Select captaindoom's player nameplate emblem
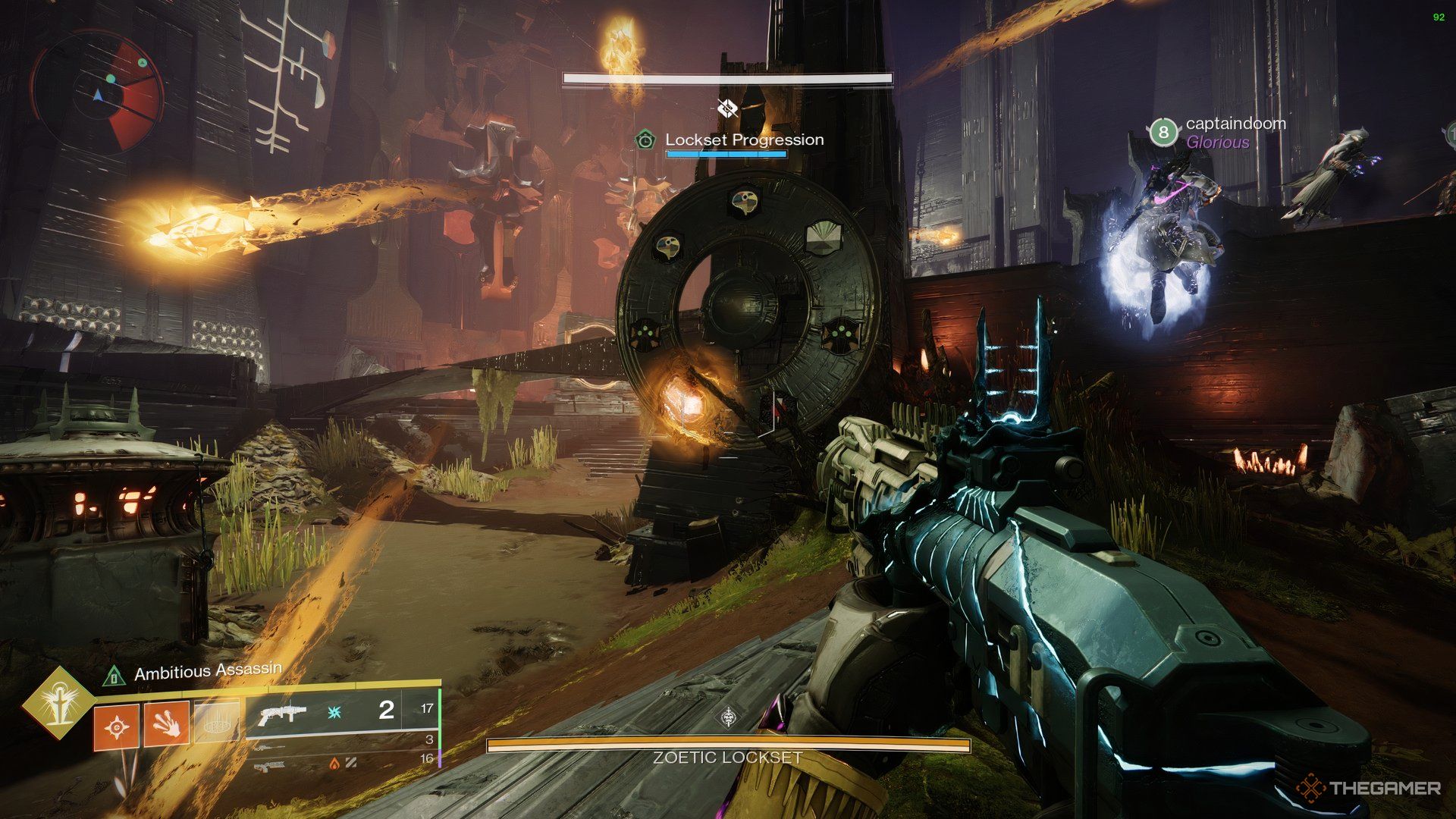Viewport: 1456px width, 819px height. click(x=1163, y=132)
